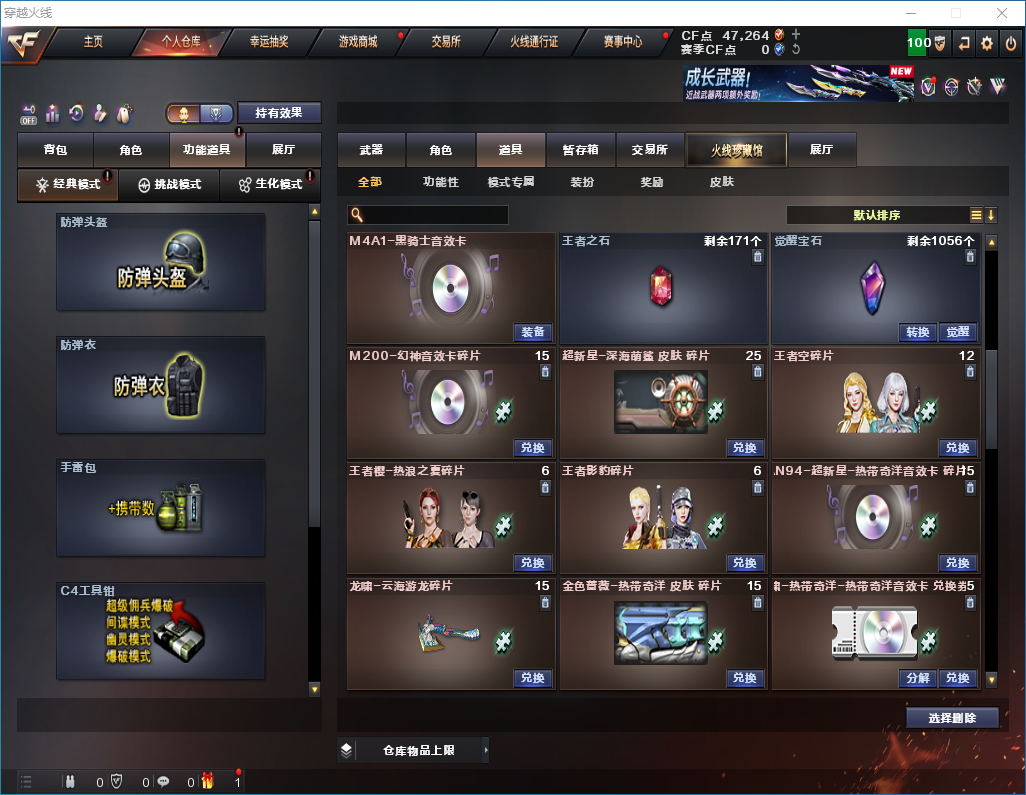Click 分解 on the sound card voucher
The image size is (1026, 795).
[917, 677]
